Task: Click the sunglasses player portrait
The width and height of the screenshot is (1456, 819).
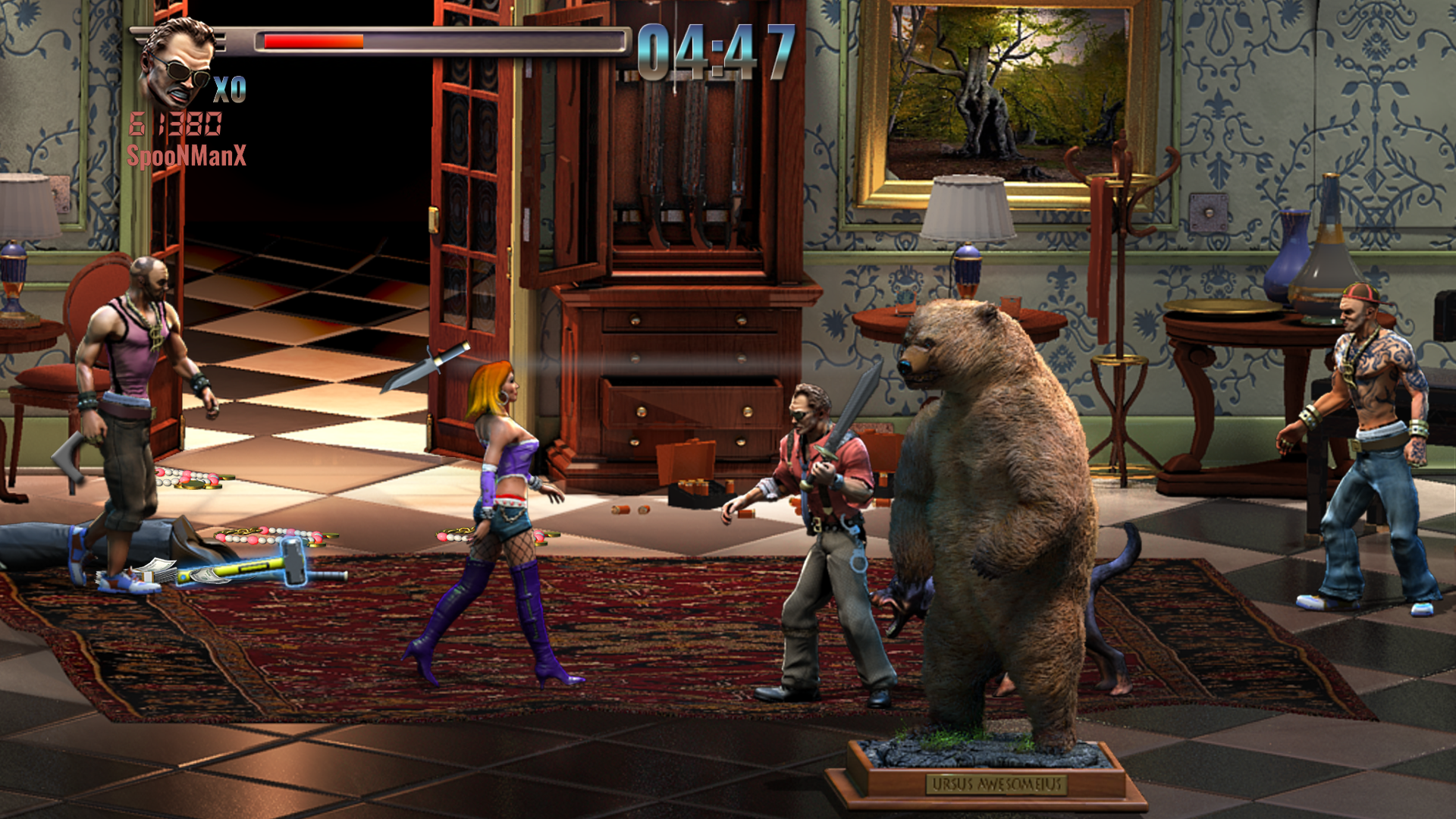Action: (x=177, y=64)
